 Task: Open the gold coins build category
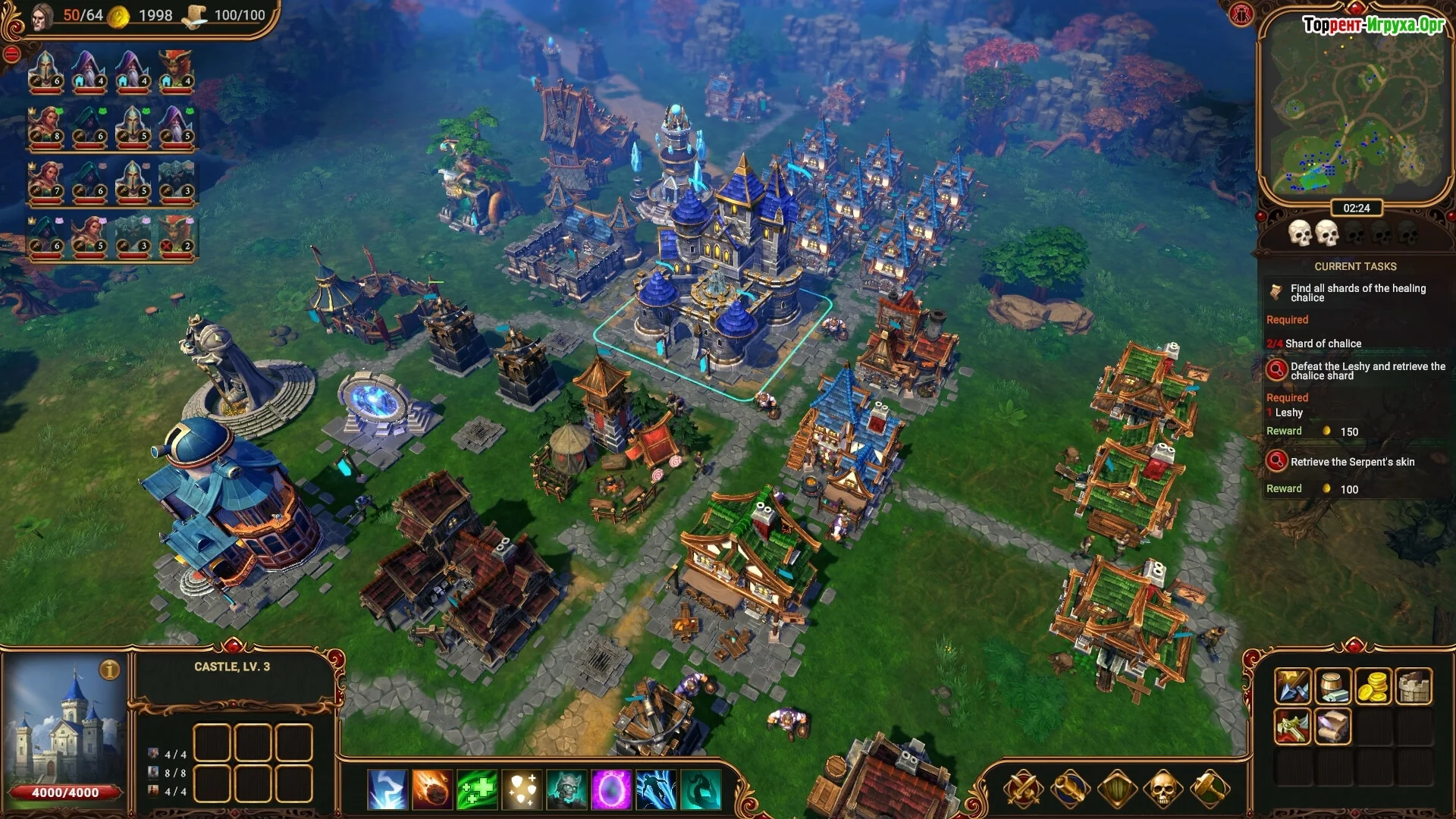point(1373,686)
